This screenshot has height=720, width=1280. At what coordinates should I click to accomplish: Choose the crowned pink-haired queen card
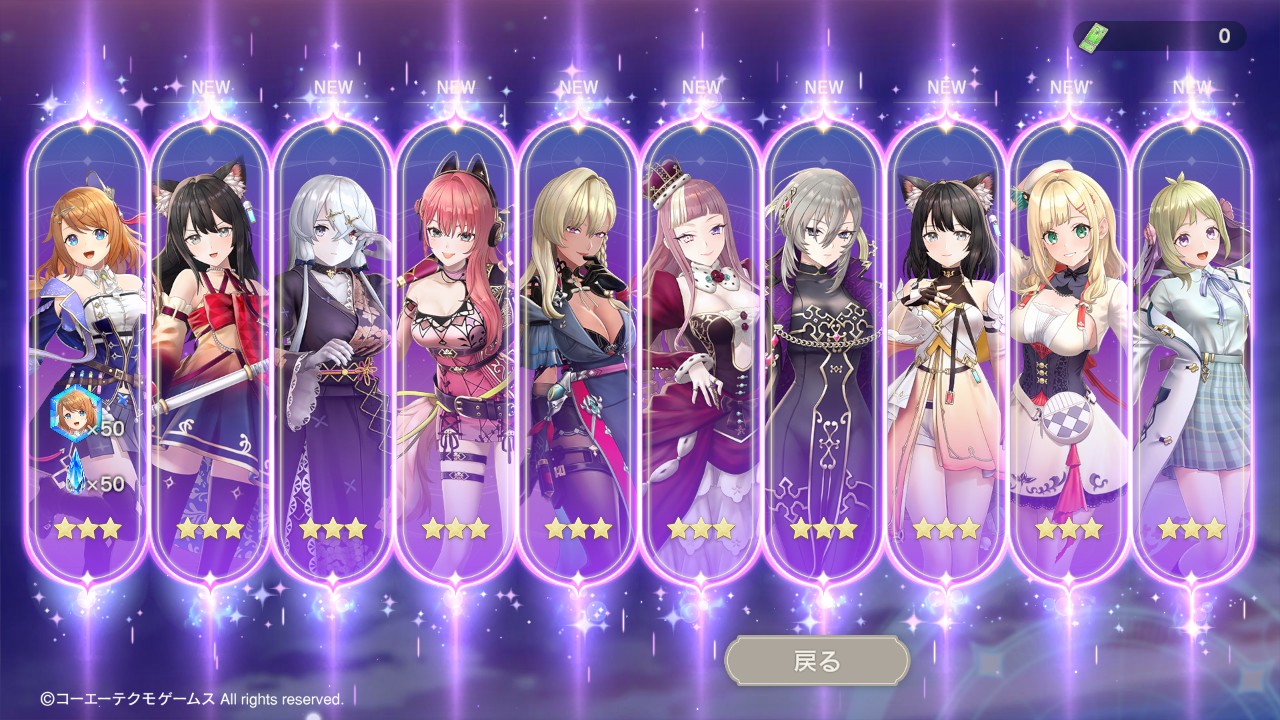tap(701, 340)
